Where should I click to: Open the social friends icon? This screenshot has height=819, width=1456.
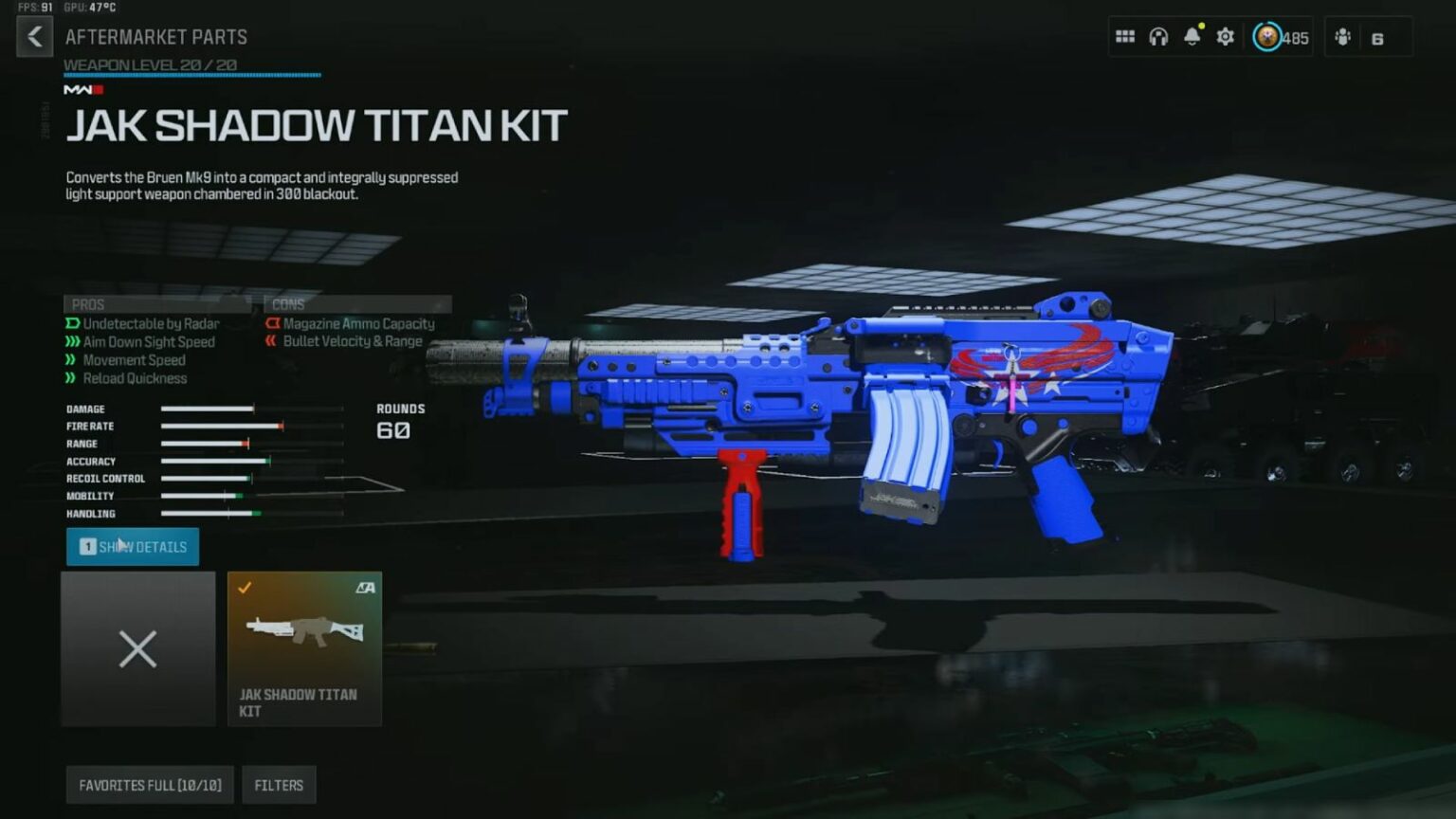pyautogui.click(x=1343, y=37)
